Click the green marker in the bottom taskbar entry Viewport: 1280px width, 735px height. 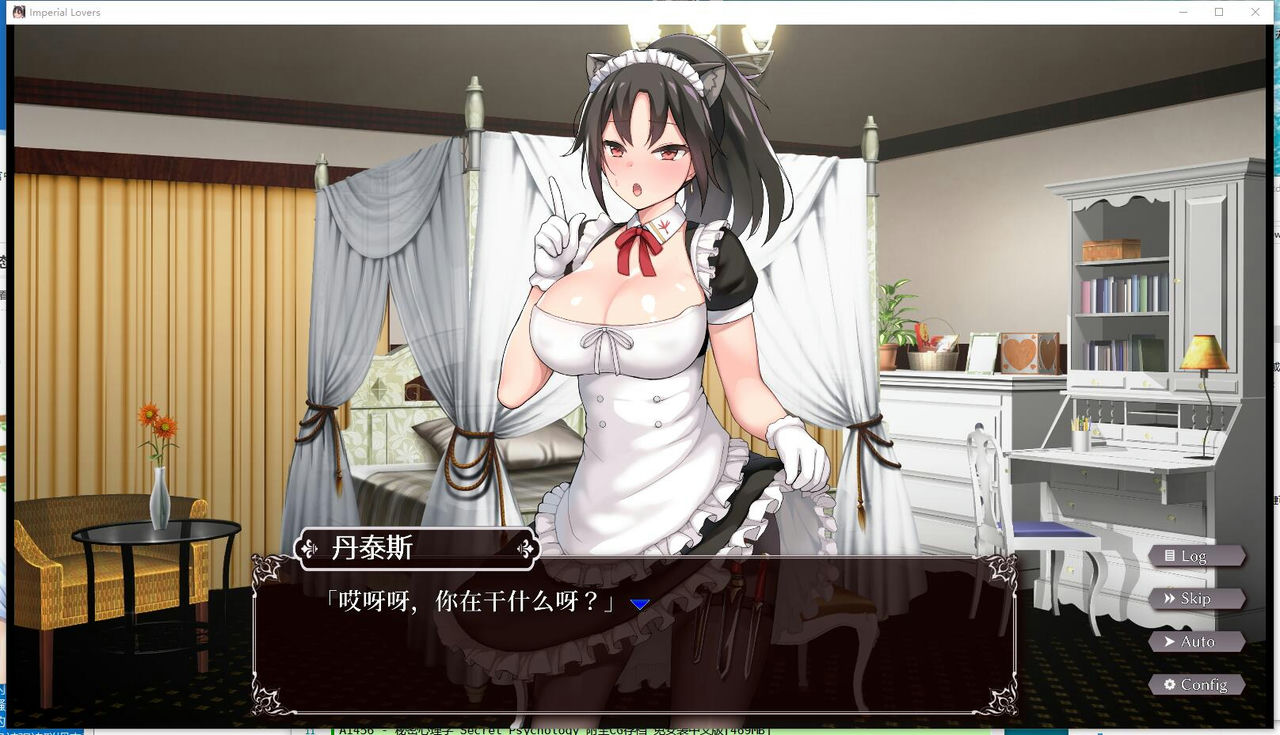point(332,729)
